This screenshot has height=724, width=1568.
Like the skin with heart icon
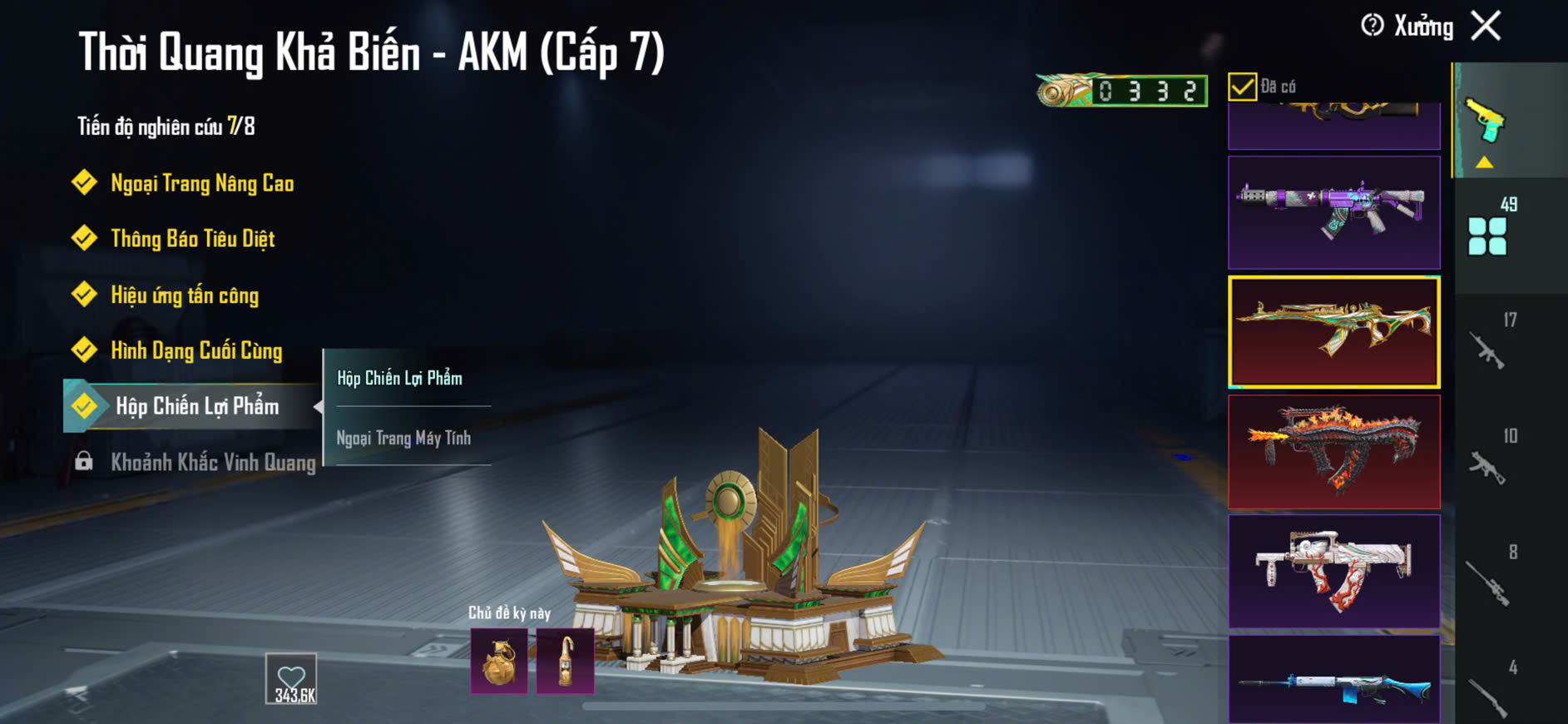291,678
